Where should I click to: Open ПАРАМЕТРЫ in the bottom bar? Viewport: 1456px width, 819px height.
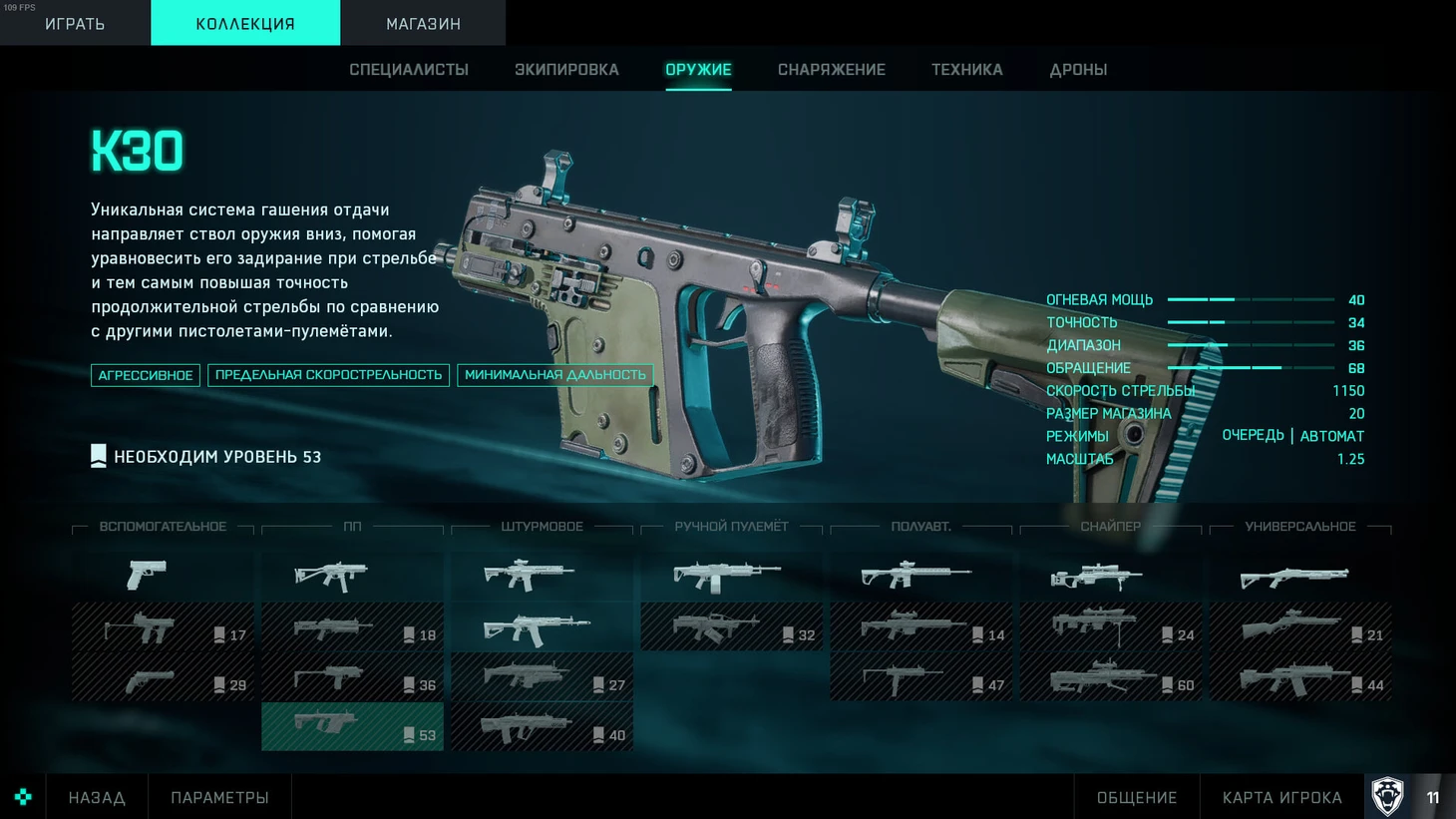click(x=219, y=797)
